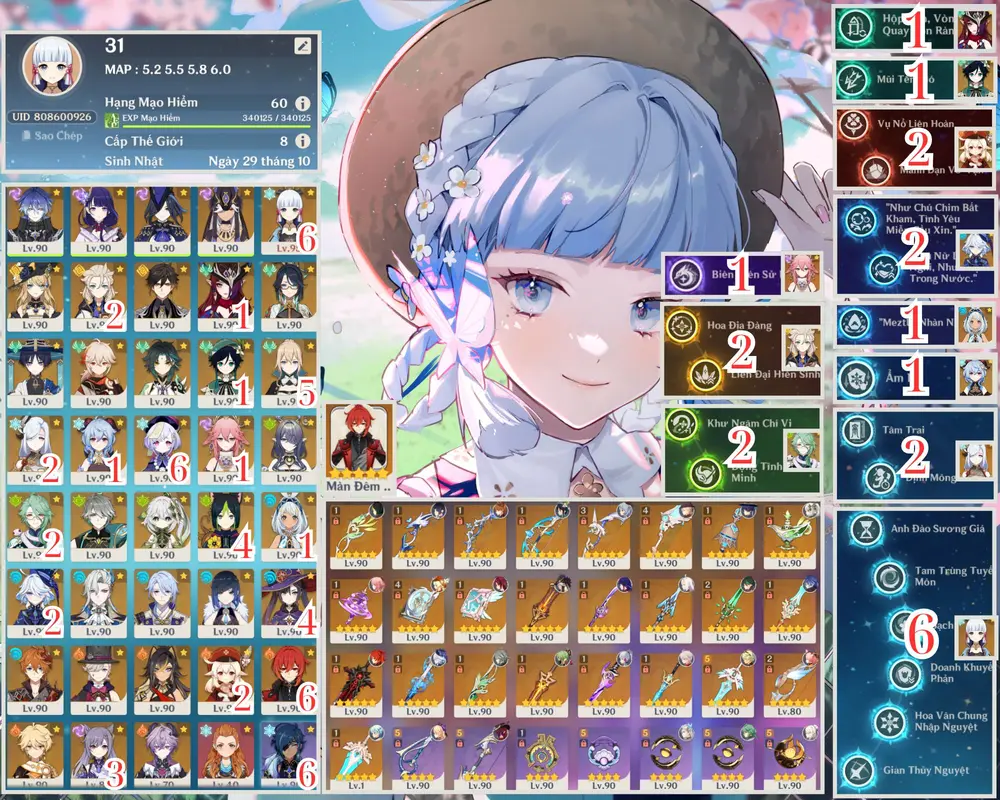
Task: Open the Anh Đào Sương Giá constellation node
Action: pyautogui.click(x=859, y=530)
